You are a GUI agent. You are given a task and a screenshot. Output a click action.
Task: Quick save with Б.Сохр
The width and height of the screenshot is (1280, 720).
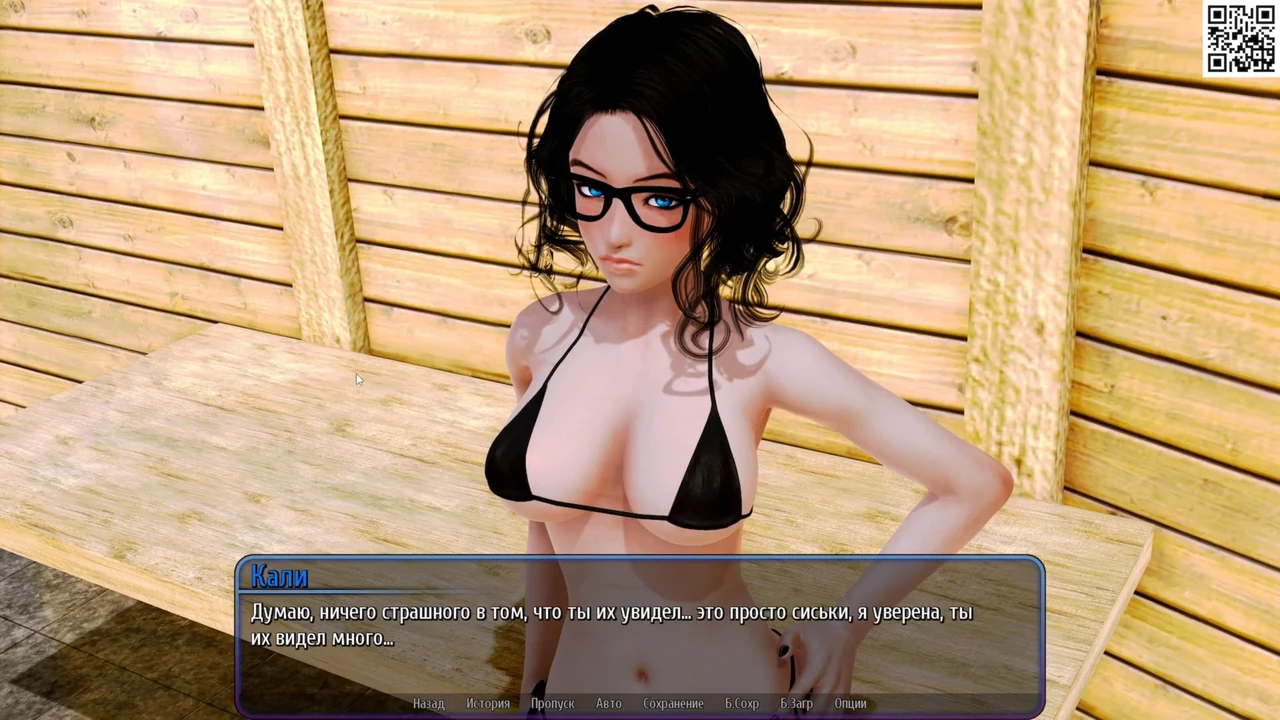(742, 704)
